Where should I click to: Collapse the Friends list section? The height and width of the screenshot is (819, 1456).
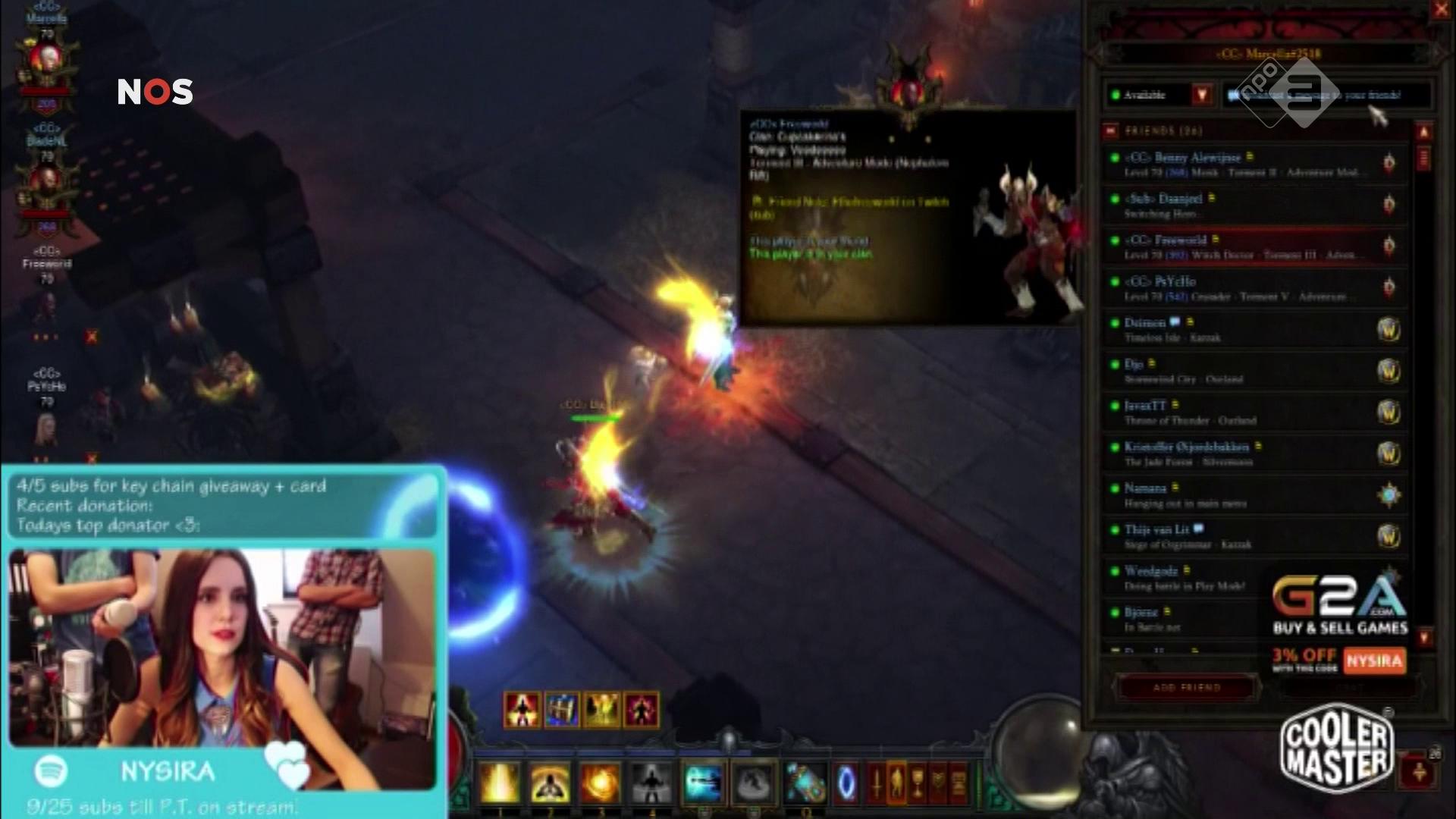(x=1111, y=131)
